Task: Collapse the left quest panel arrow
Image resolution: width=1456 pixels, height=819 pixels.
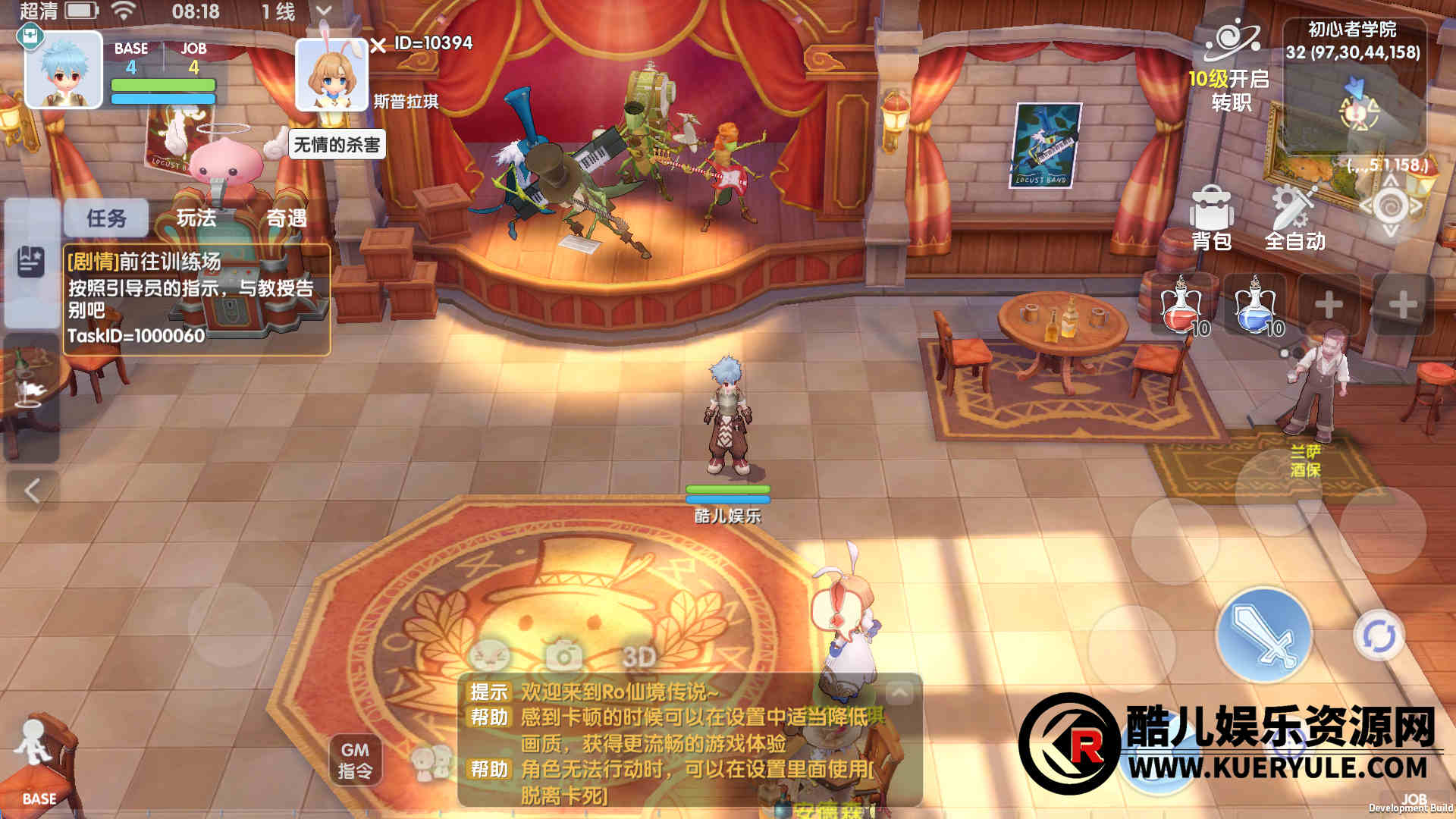Action: point(32,491)
